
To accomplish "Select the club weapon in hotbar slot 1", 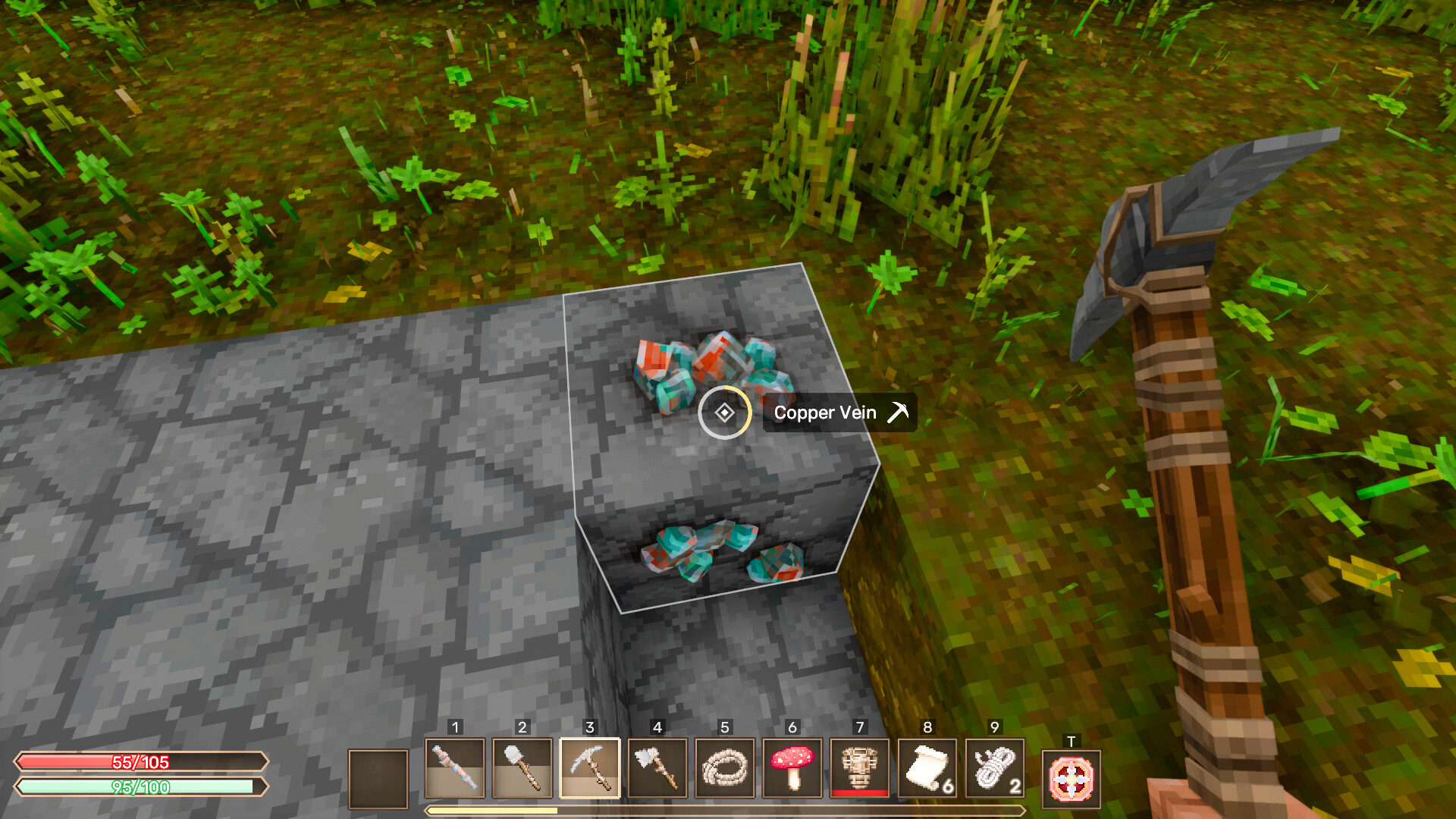I will tap(455, 768).
